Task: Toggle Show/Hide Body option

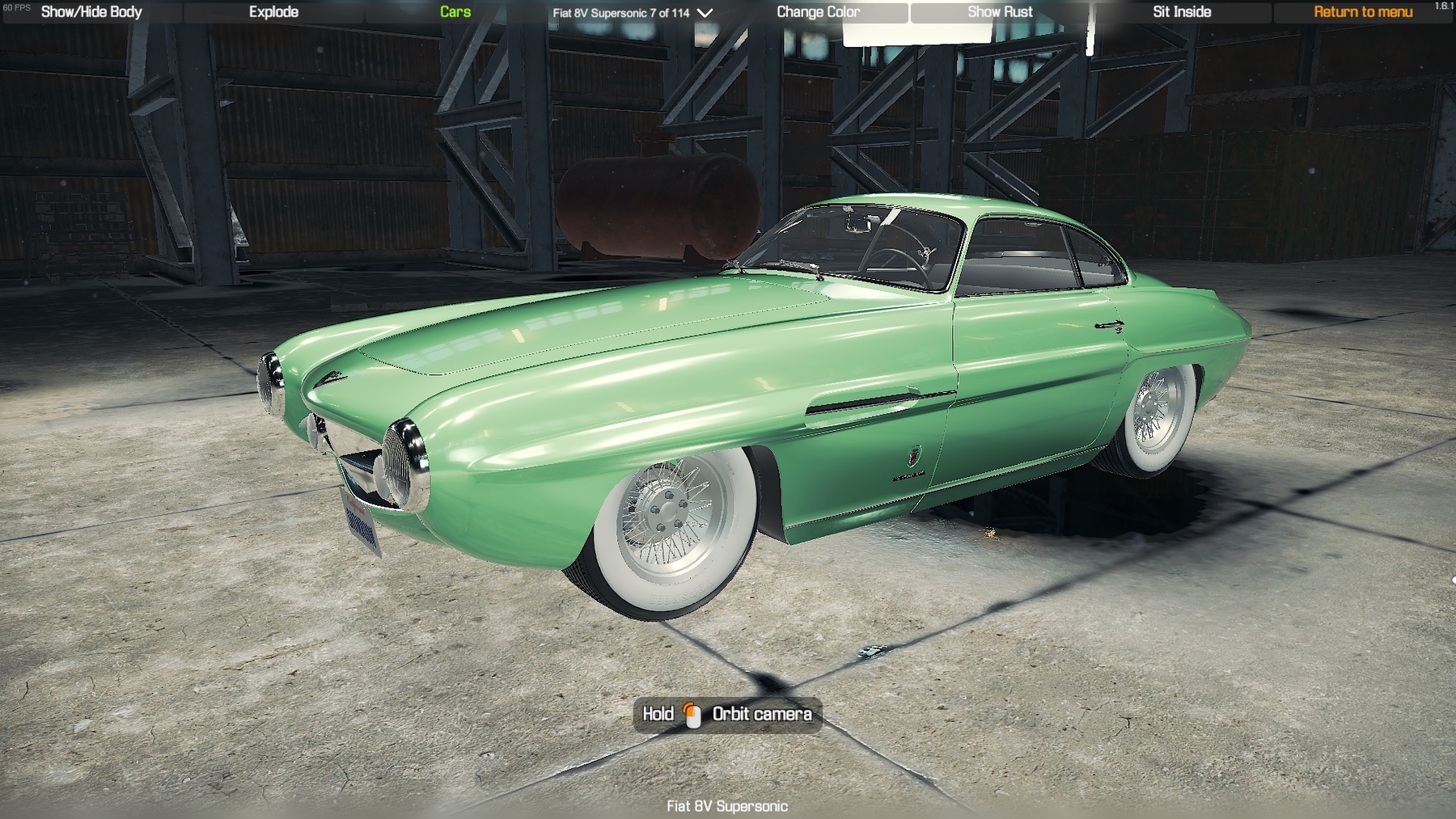Action: click(x=91, y=12)
